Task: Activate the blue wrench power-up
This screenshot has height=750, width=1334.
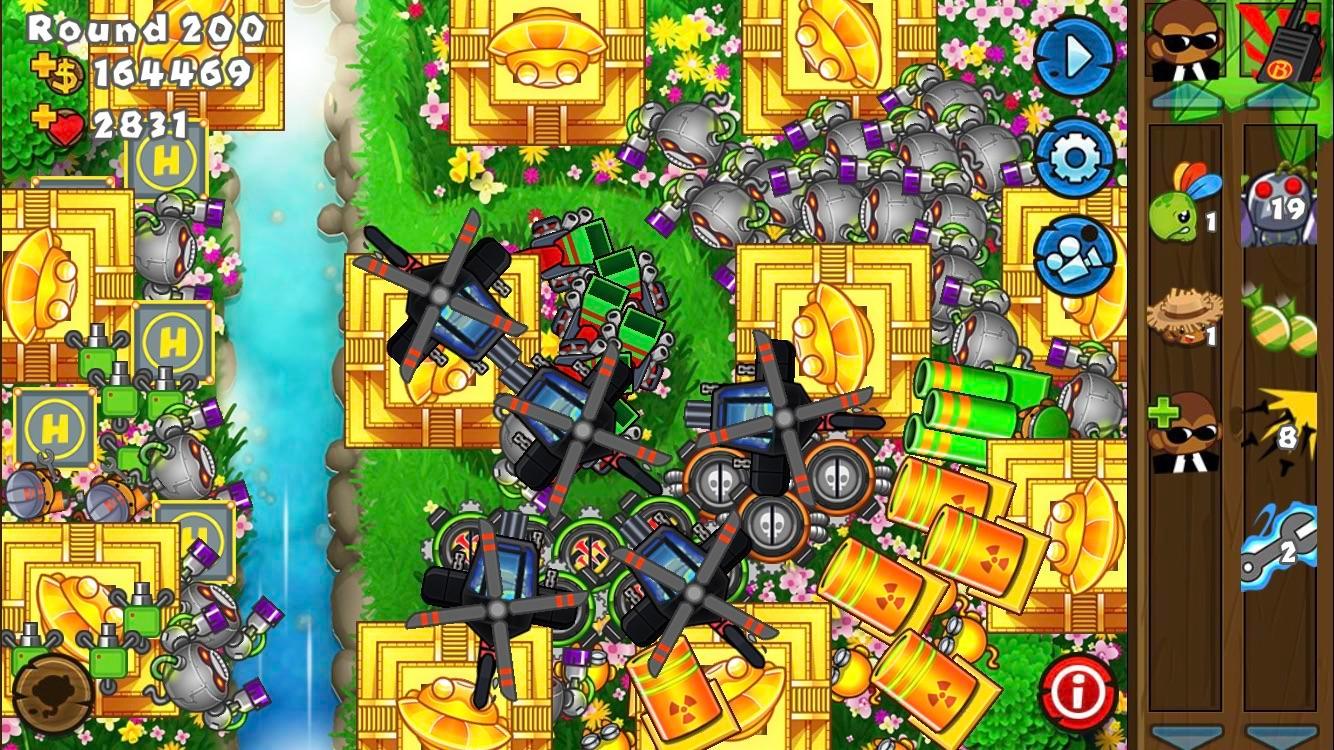Action: coord(1283,547)
